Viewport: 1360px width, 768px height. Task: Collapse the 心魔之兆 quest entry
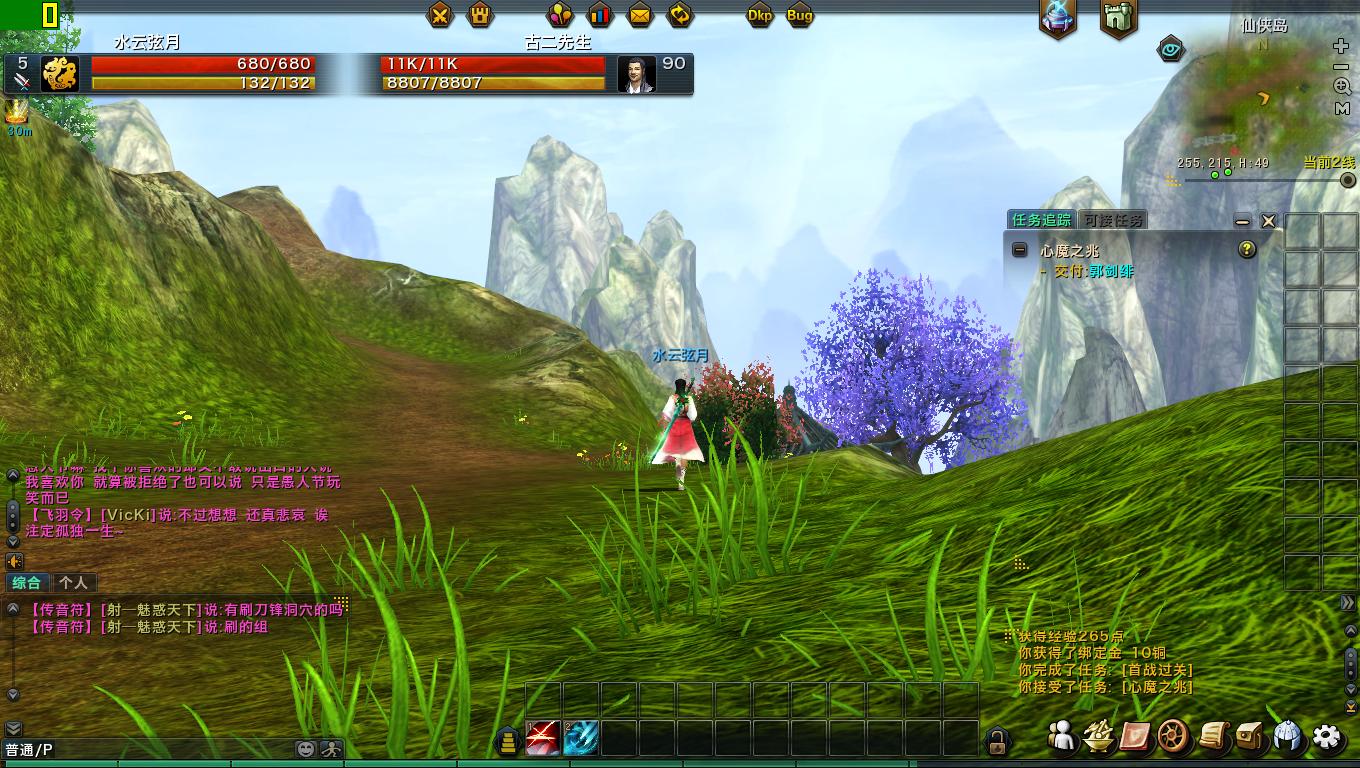coord(1019,250)
